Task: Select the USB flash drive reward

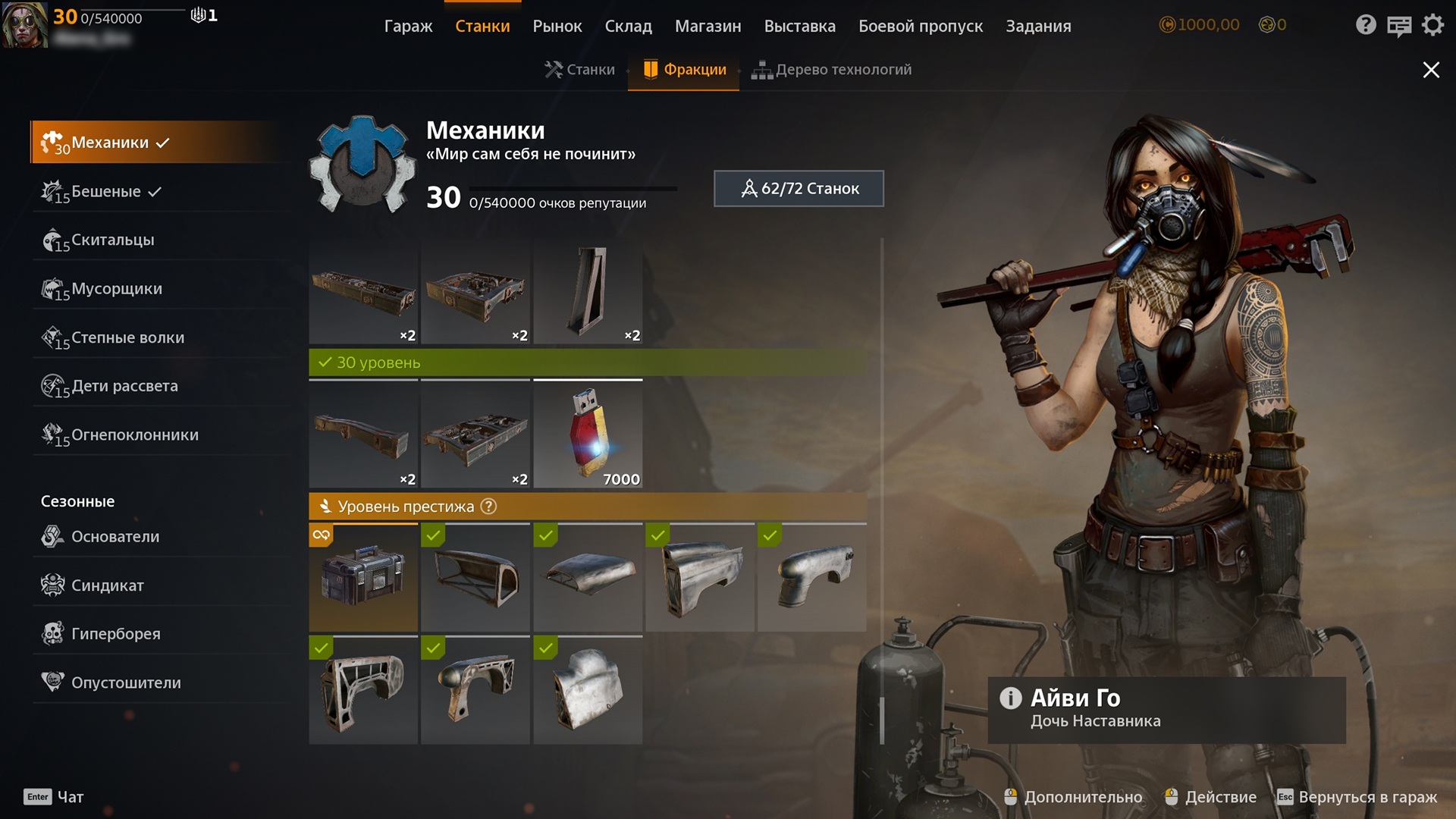Action: point(588,434)
